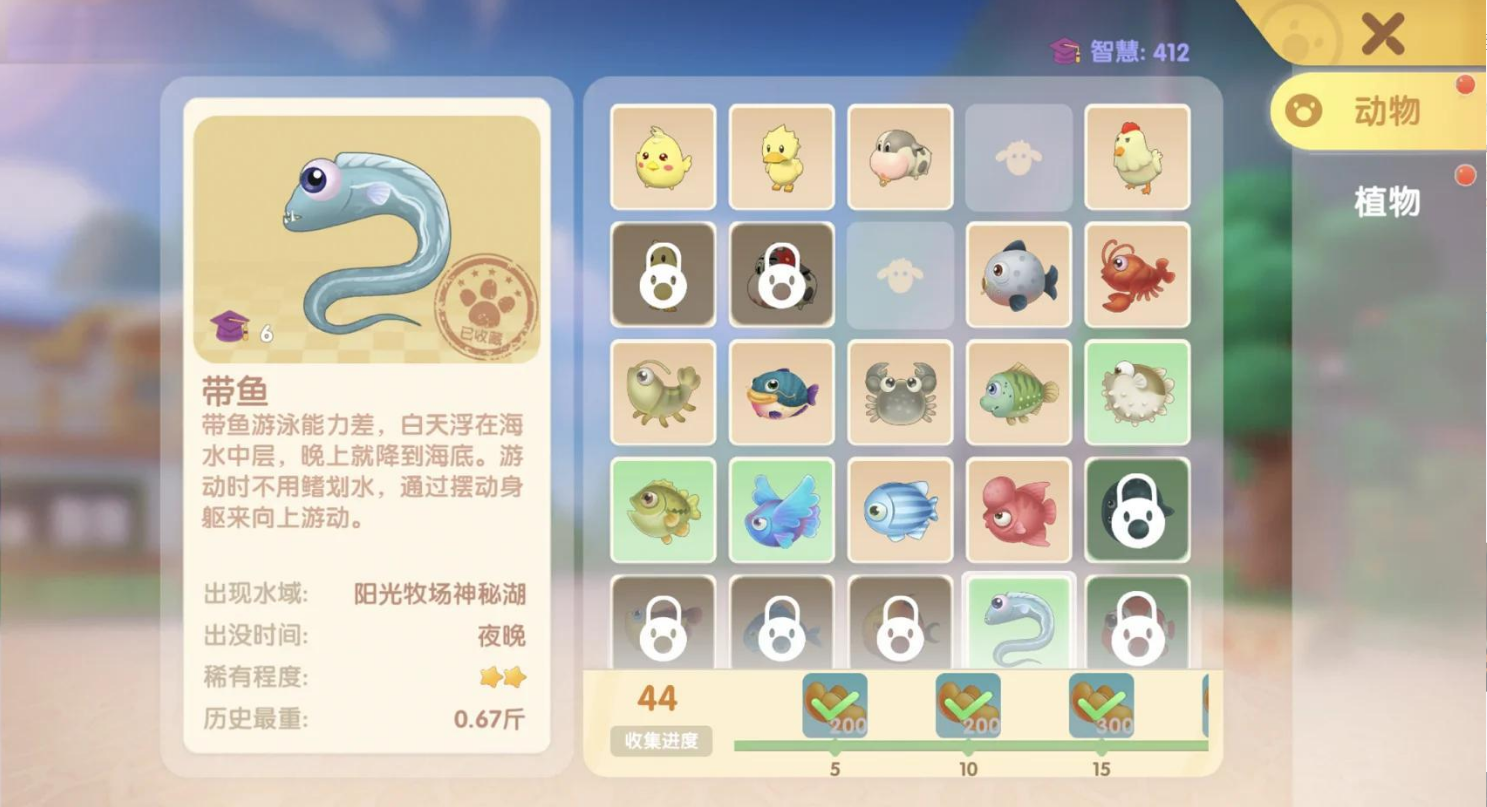The width and height of the screenshot is (1487, 807).
Task: Select the pufferfish icon
Action: point(1139,391)
